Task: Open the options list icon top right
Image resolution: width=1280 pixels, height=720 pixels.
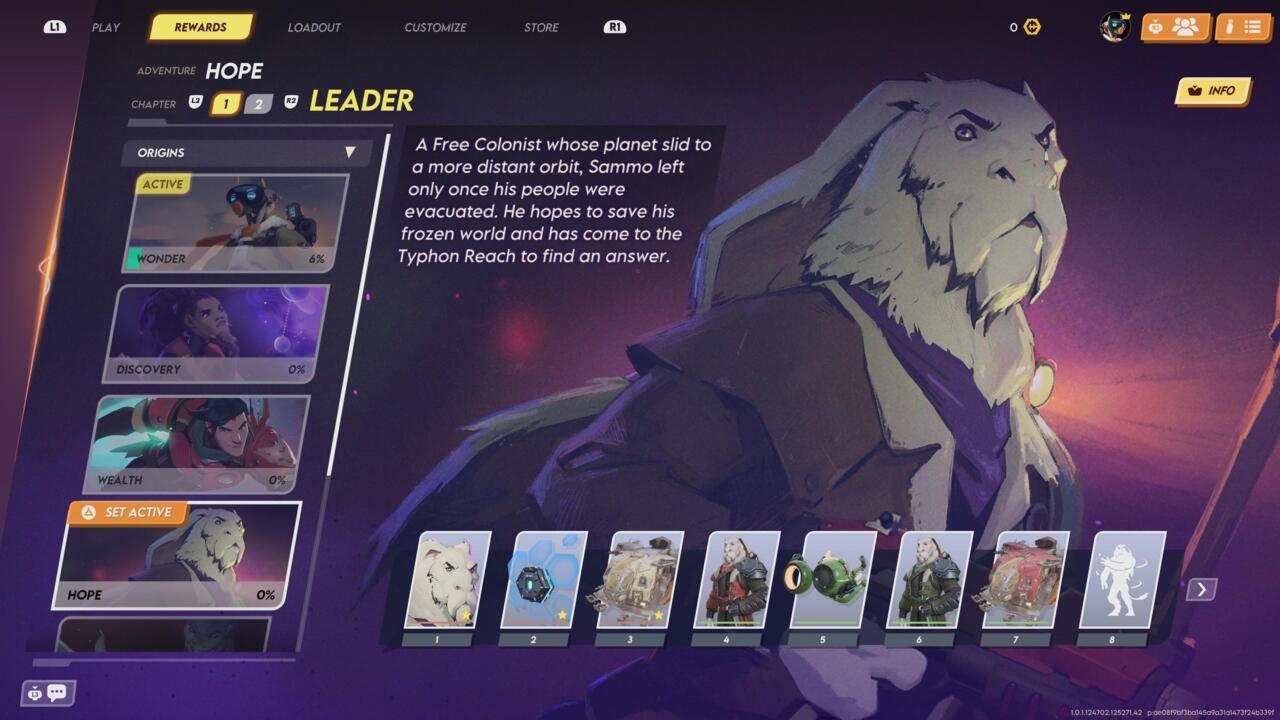Action: point(1254,26)
